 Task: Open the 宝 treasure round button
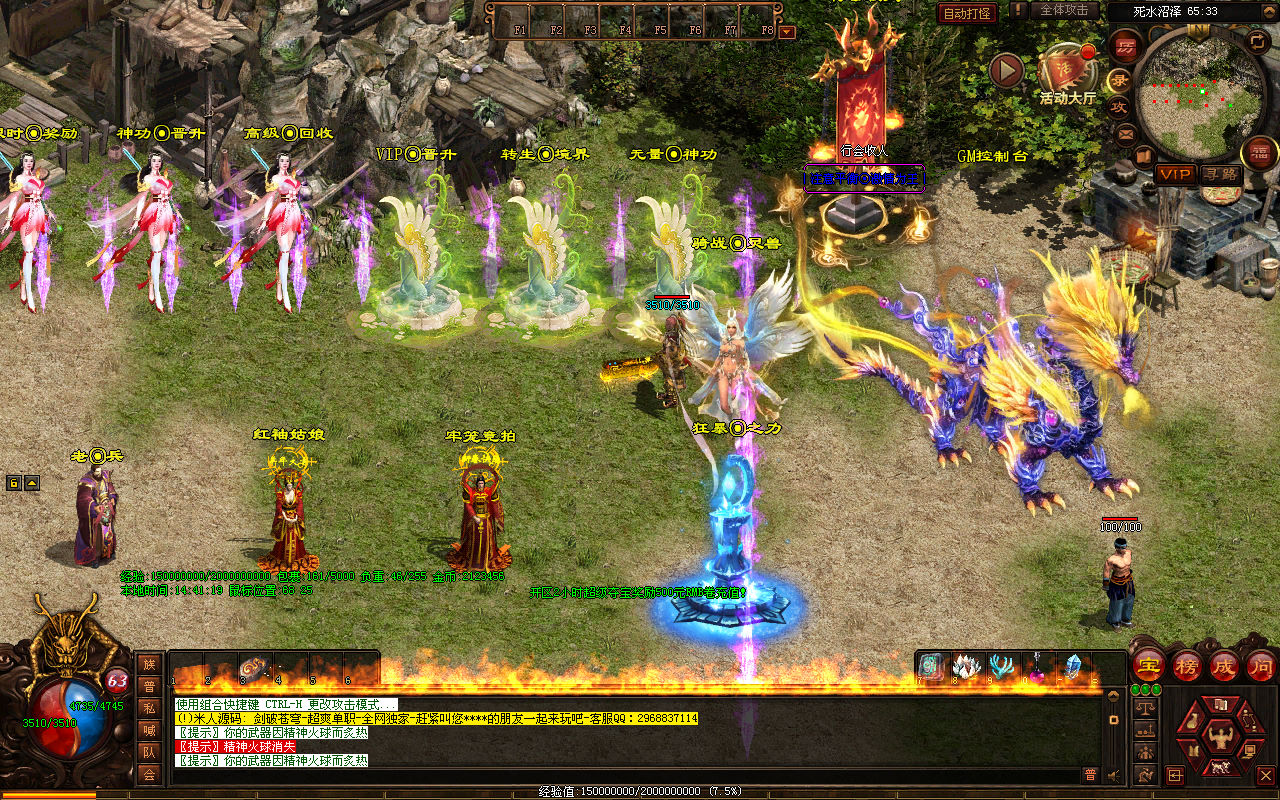[x=1149, y=666]
